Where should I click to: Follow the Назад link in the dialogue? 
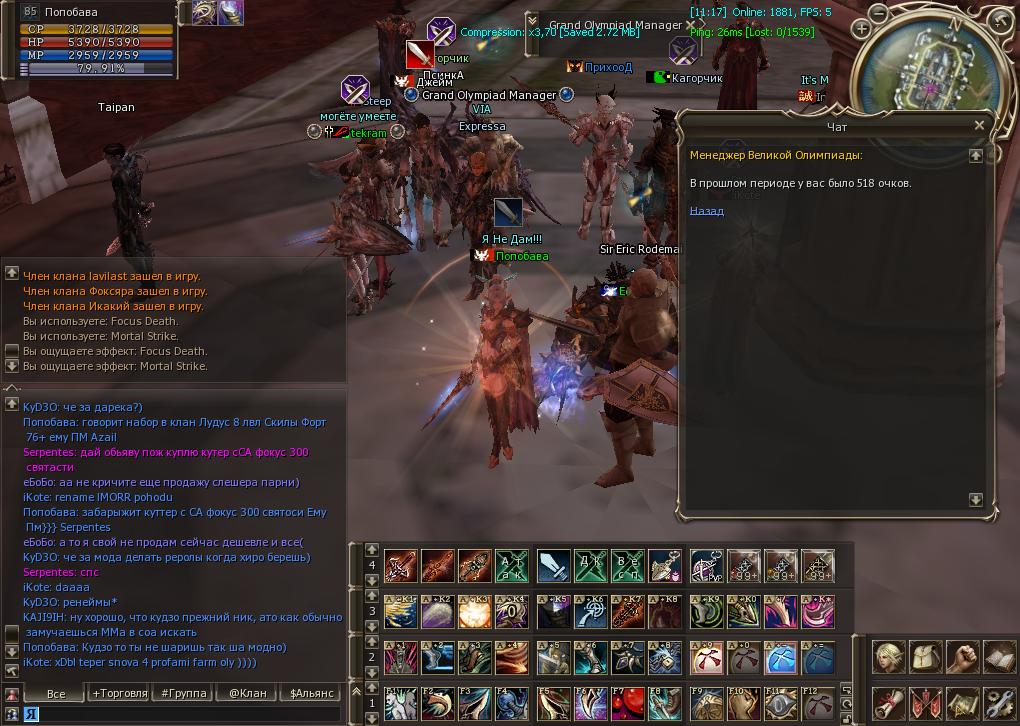[x=706, y=211]
